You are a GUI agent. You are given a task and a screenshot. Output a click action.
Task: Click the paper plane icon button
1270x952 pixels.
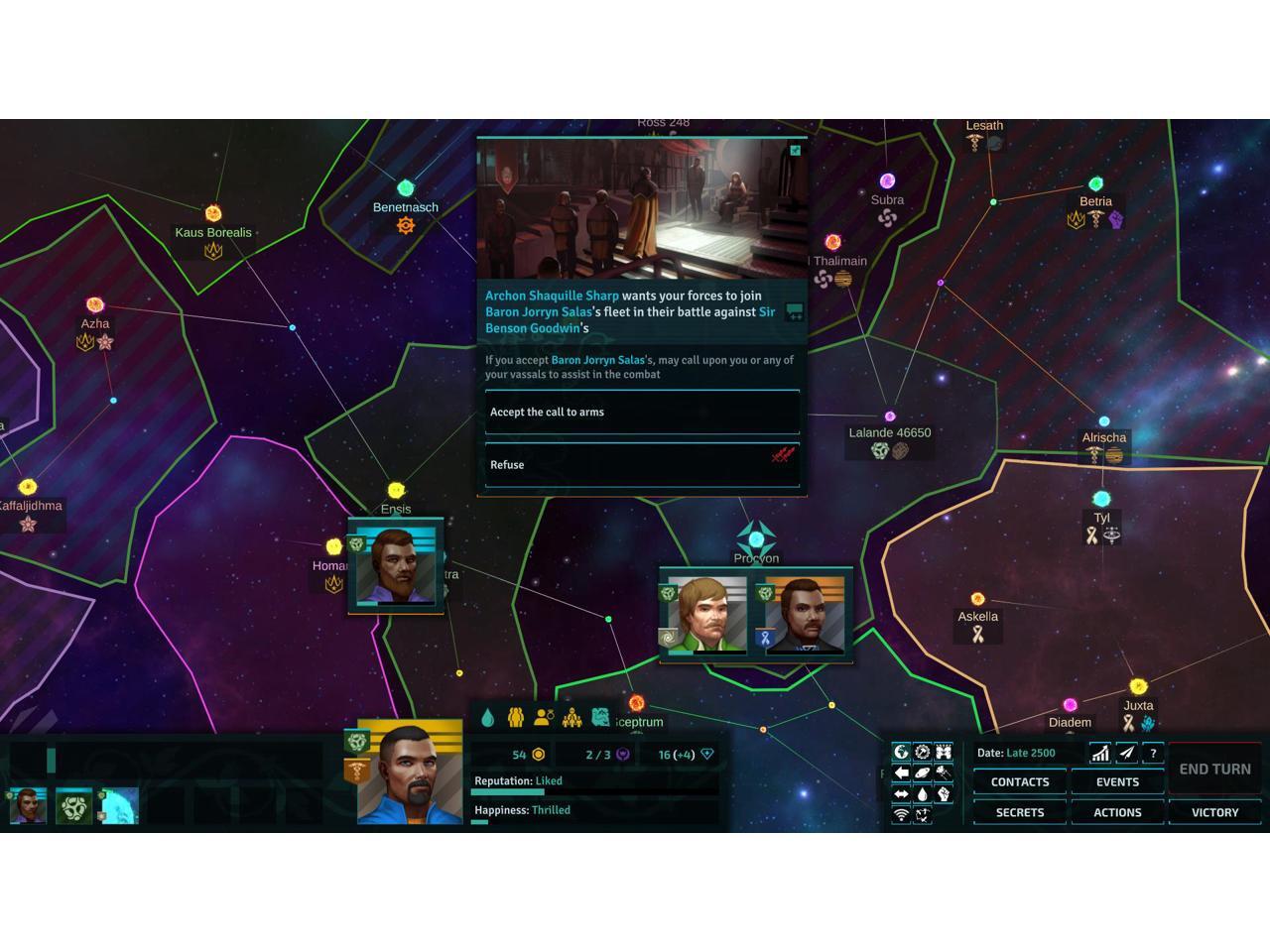click(x=1127, y=754)
